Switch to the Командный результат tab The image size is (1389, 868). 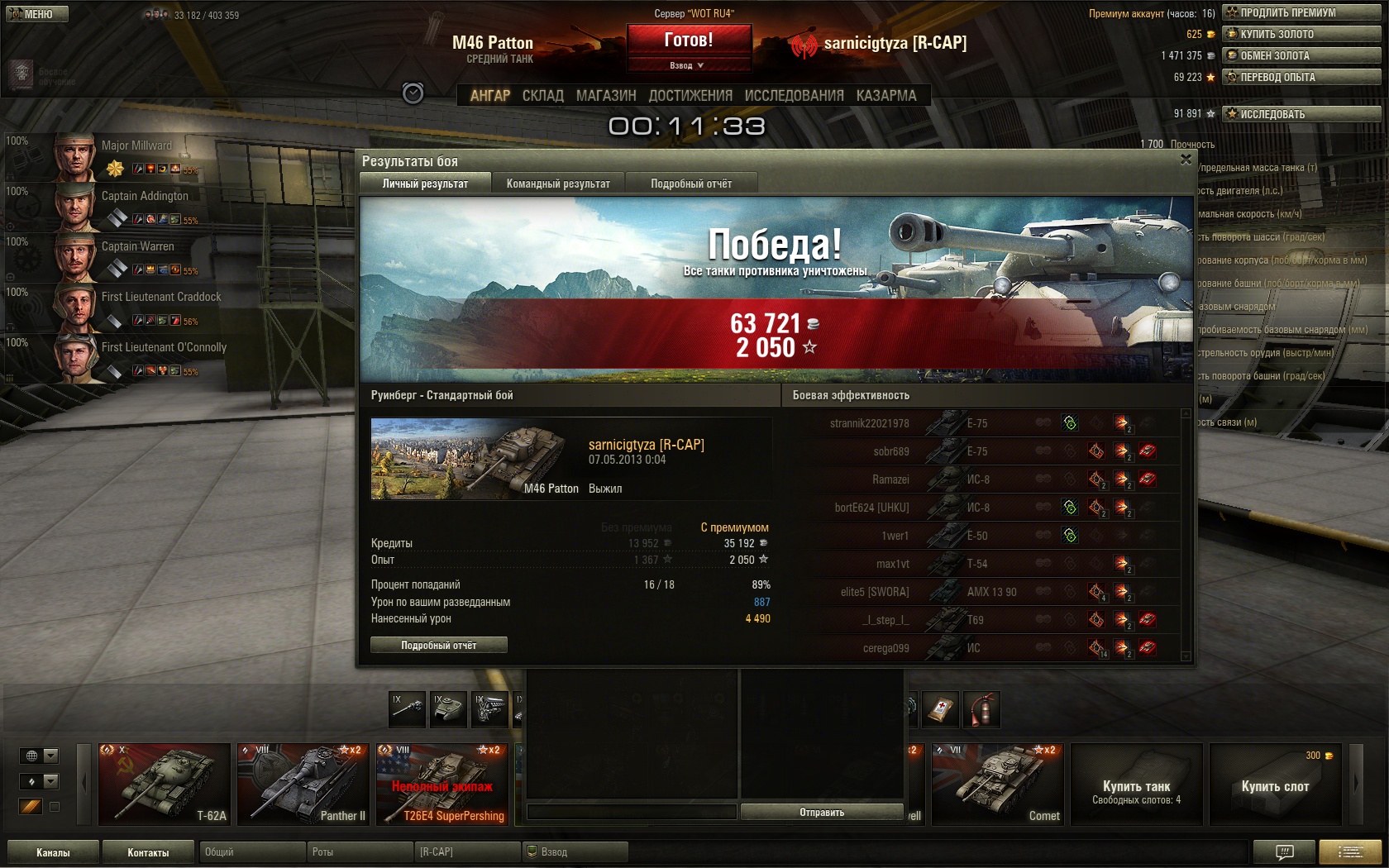coord(558,184)
